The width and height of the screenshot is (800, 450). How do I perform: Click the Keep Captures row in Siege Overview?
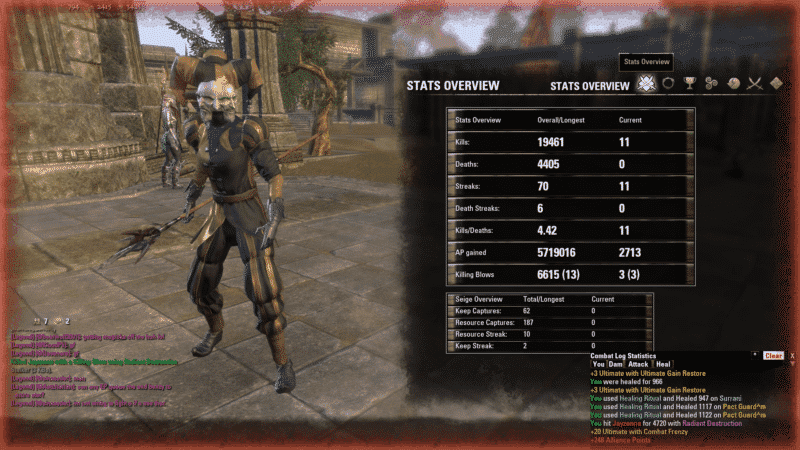(x=549, y=311)
